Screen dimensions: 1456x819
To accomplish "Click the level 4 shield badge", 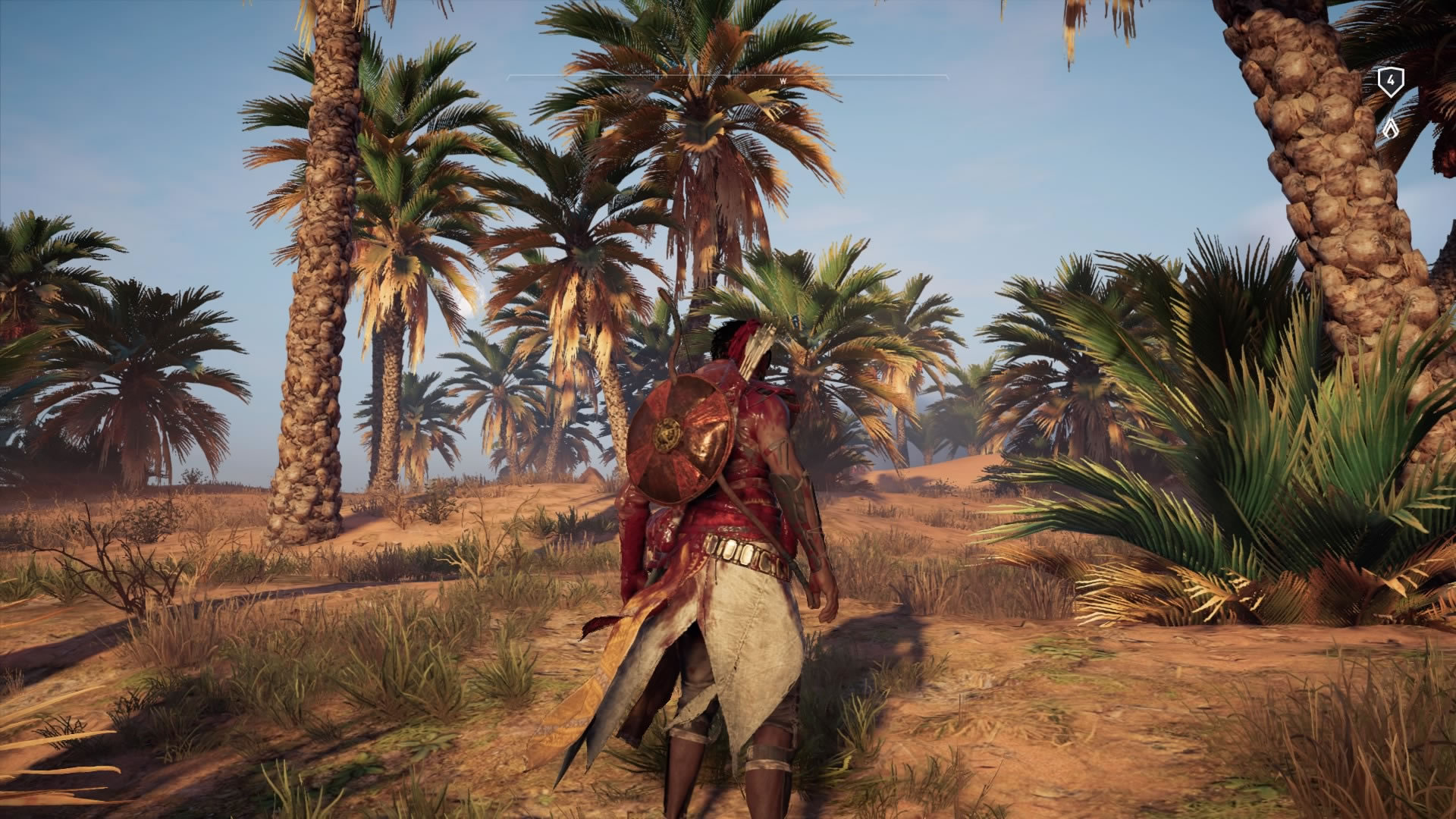I will 1390,81.
